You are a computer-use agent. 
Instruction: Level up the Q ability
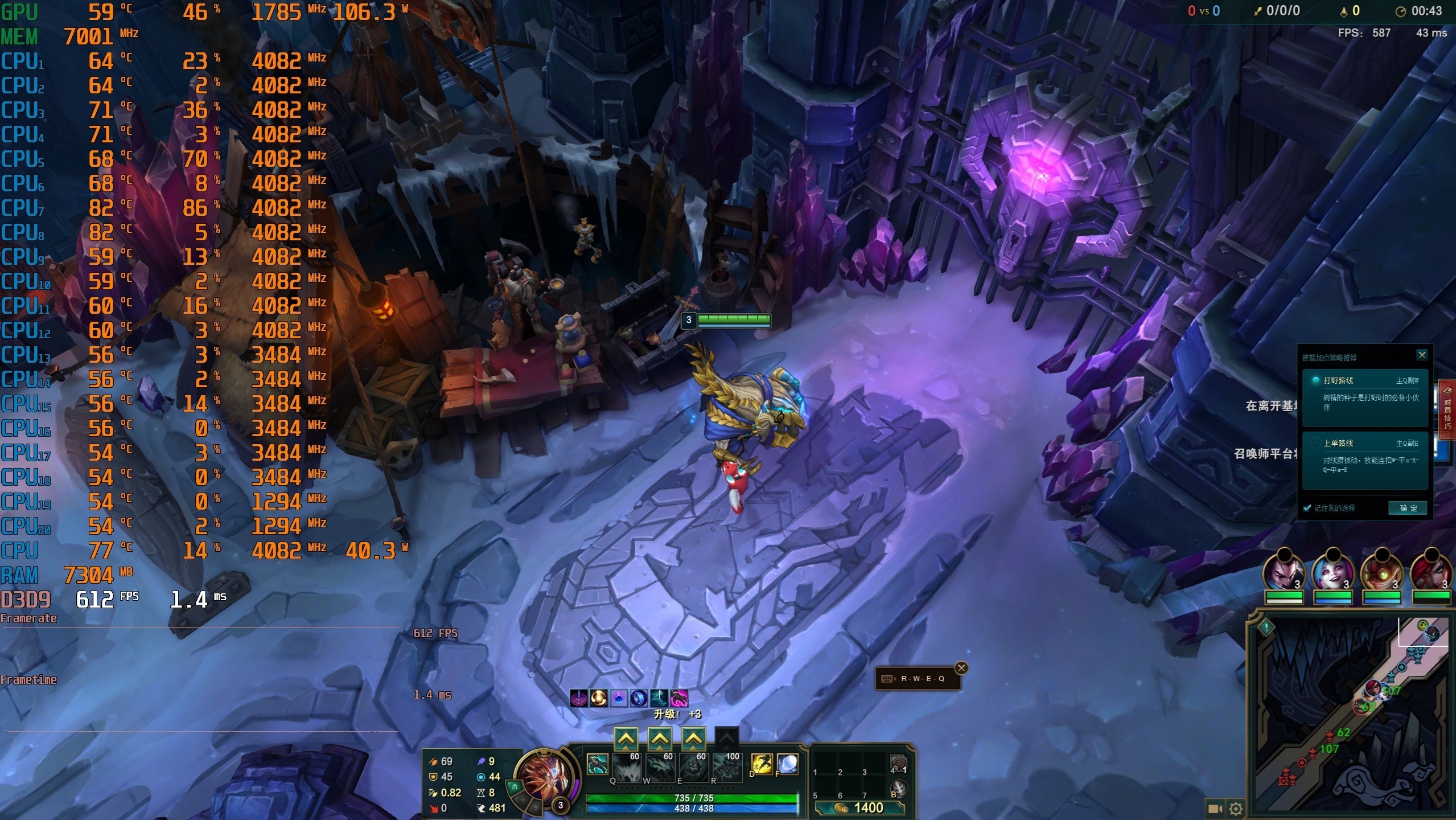pyautogui.click(x=626, y=740)
